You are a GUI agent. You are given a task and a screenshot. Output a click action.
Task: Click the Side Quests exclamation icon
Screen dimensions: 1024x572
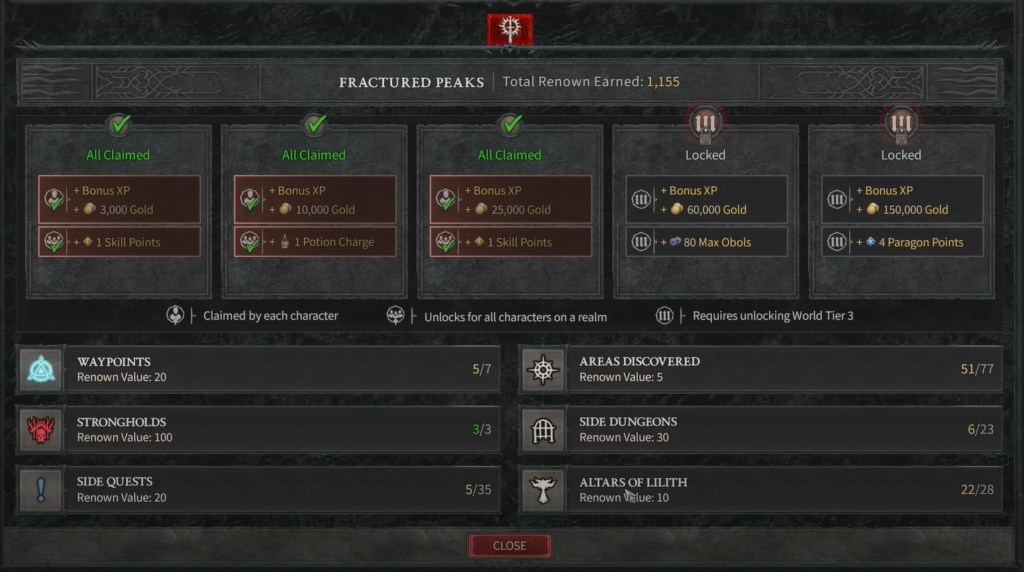tap(41, 490)
